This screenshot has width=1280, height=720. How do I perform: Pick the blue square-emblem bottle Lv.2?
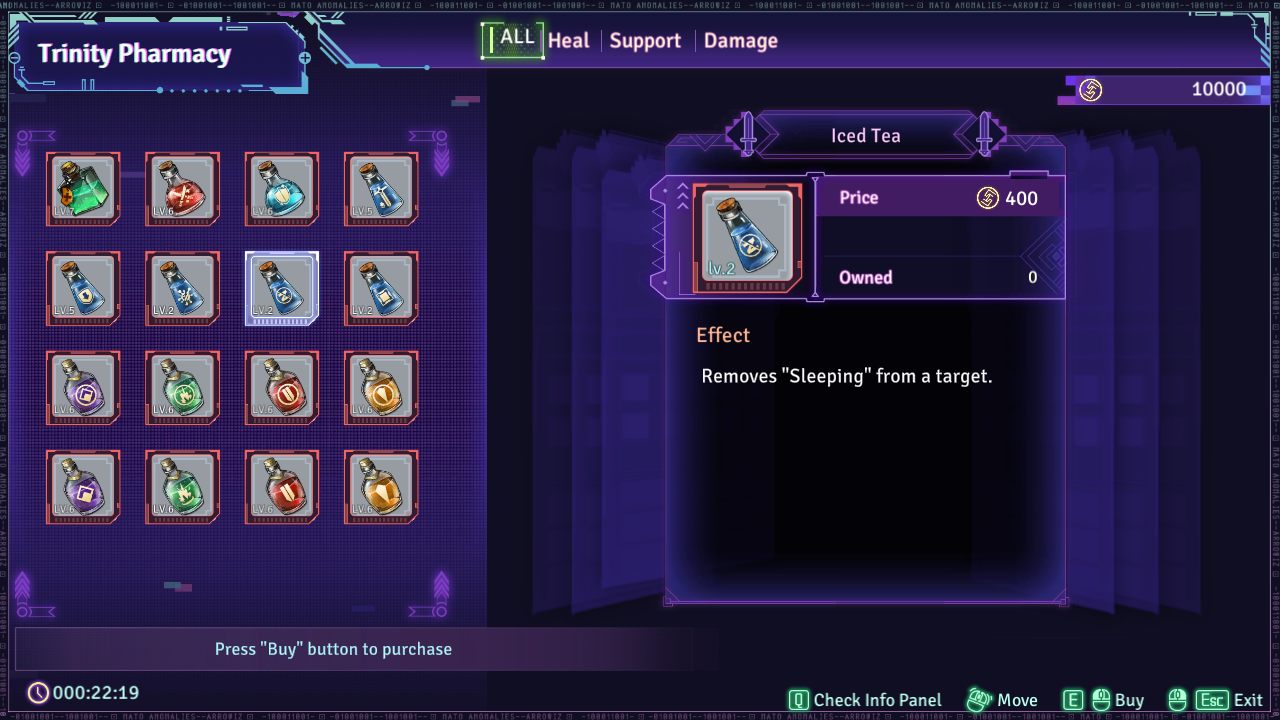pyautogui.click(x=381, y=288)
